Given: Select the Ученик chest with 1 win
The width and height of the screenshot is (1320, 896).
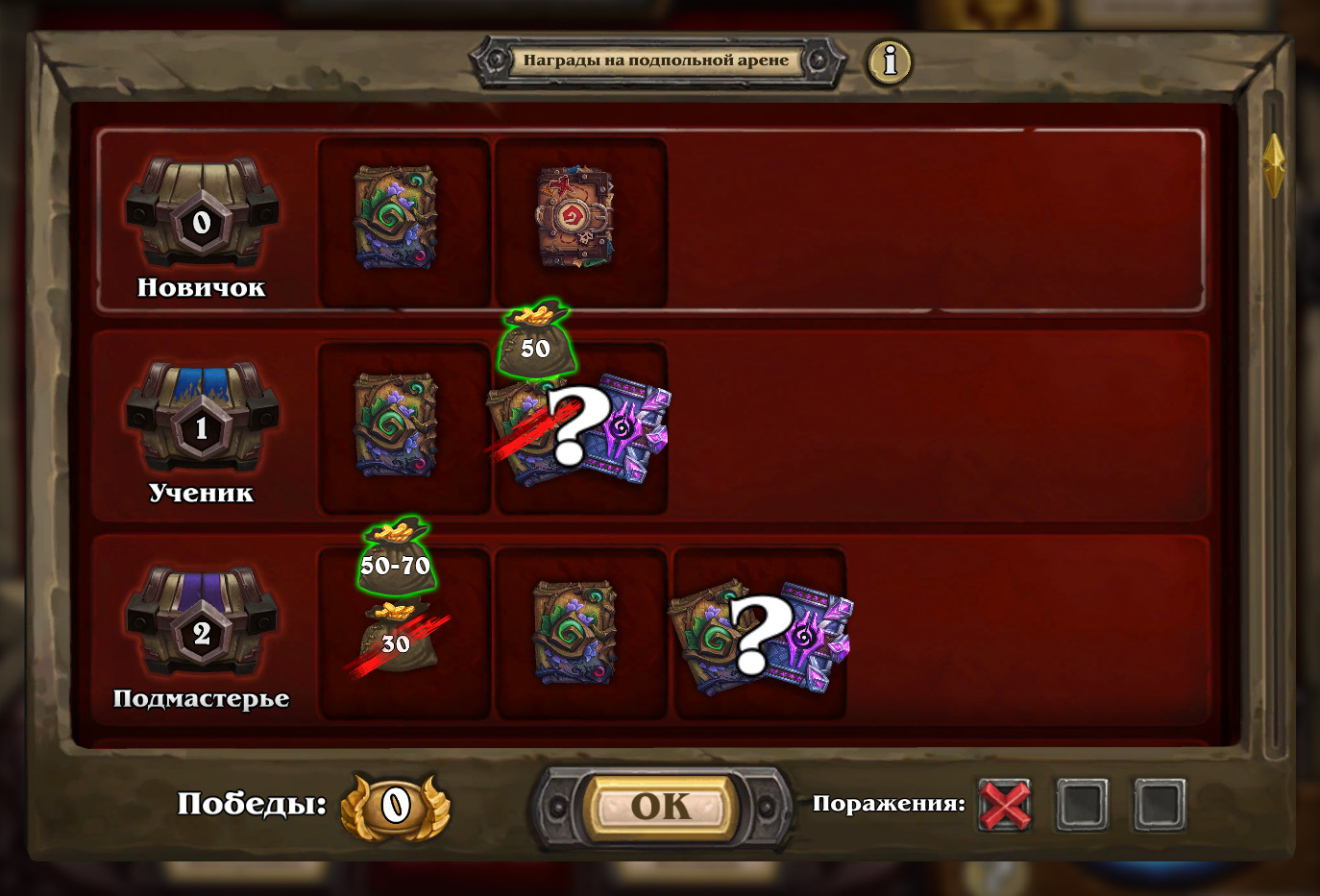Looking at the screenshot, I should [x=202, y=419].
